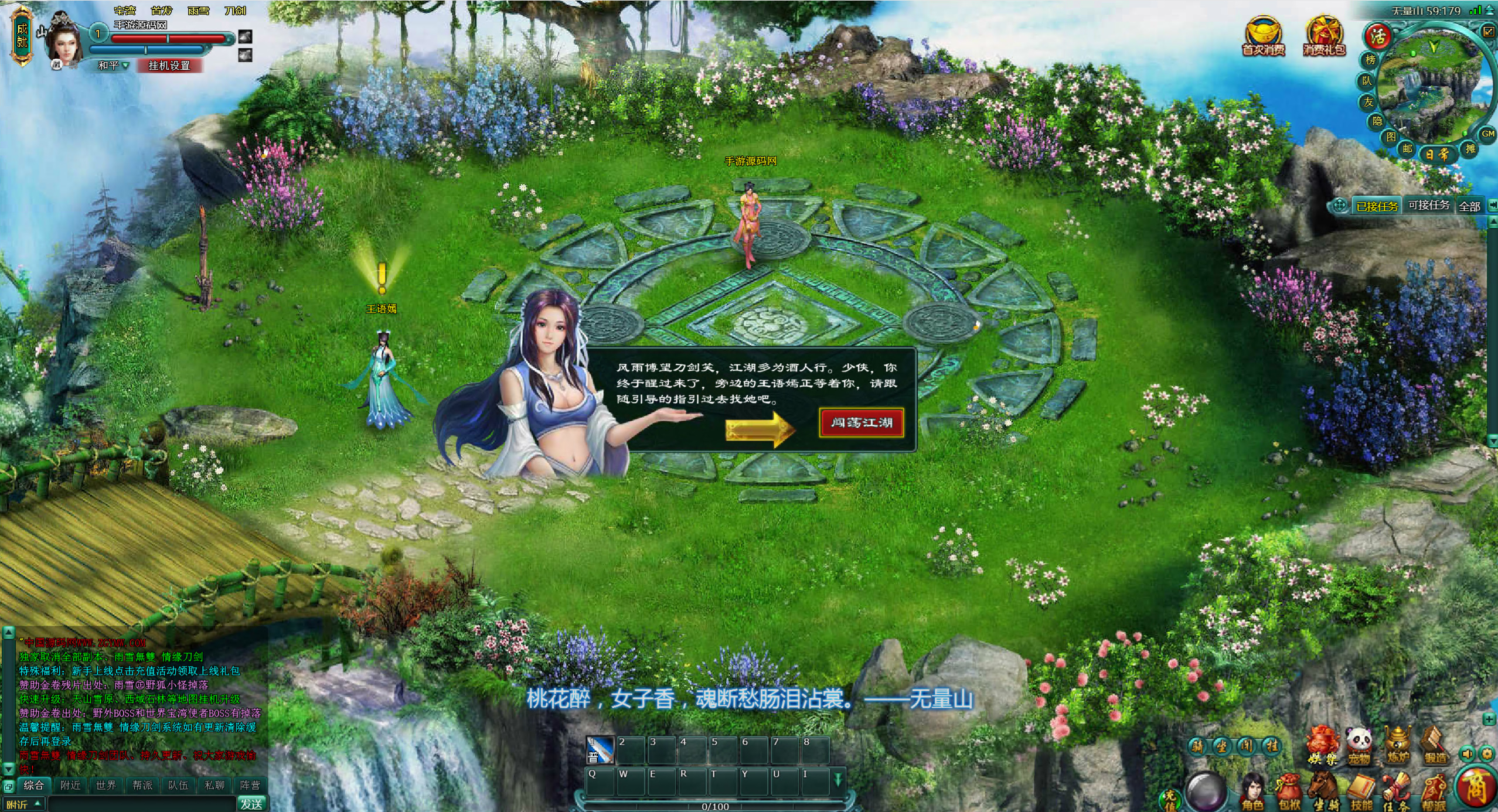Open the 包袱 inventory bag
The image size is (1498, 812).
click(1289, 792)
